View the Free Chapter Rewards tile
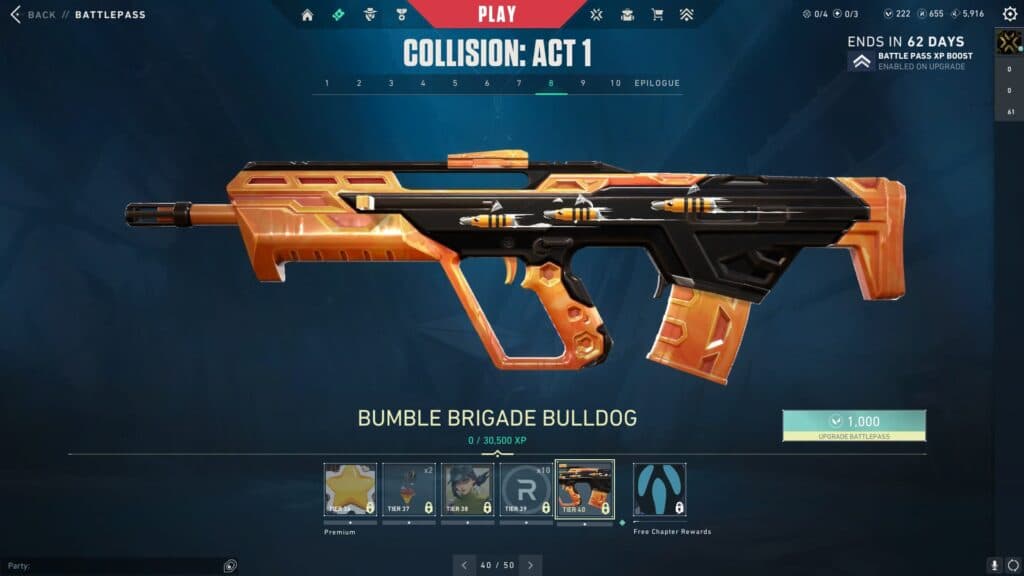The image size is (1024, 576). click(659, 490)
